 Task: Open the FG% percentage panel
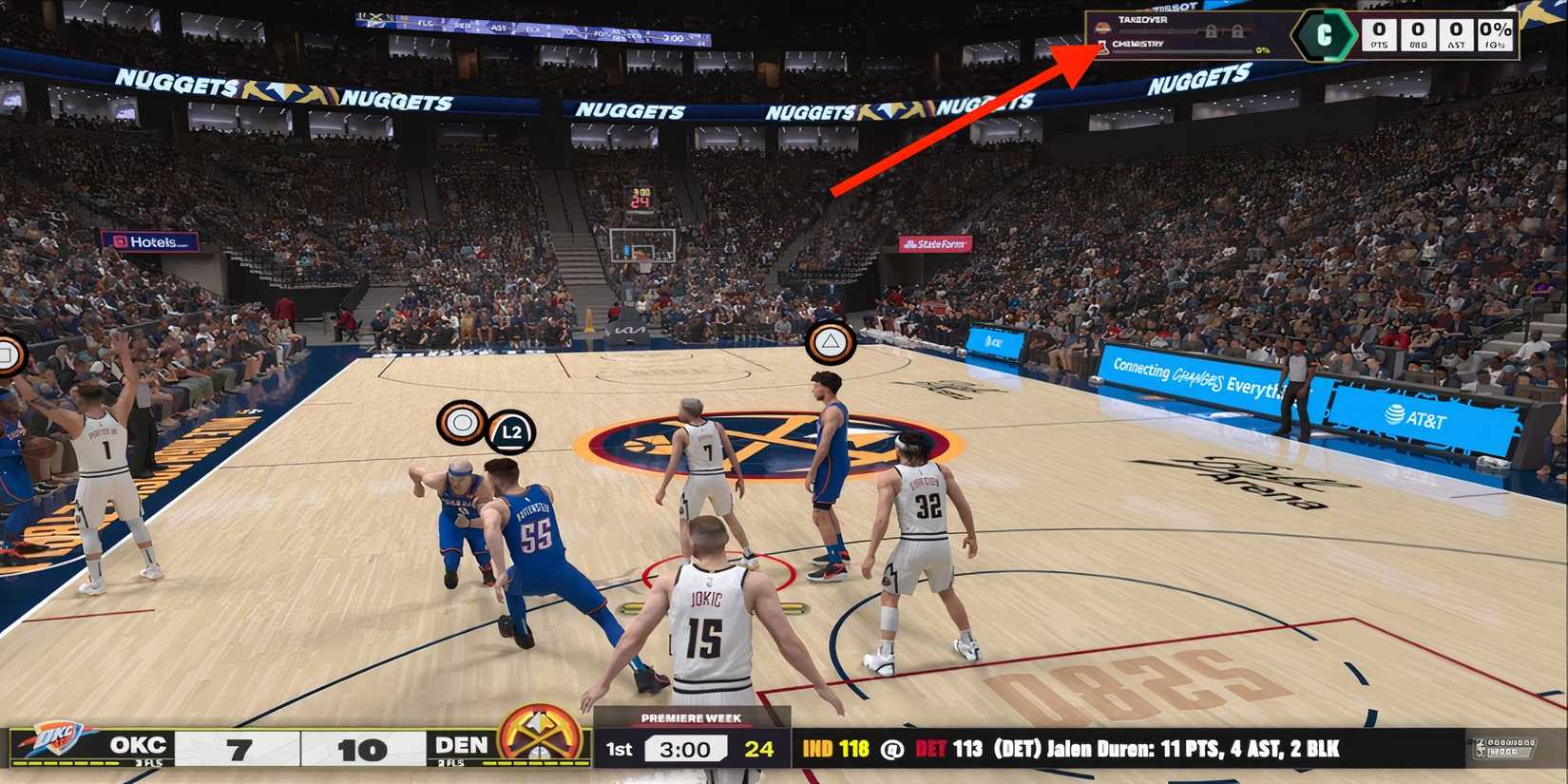coord(1495,34)
